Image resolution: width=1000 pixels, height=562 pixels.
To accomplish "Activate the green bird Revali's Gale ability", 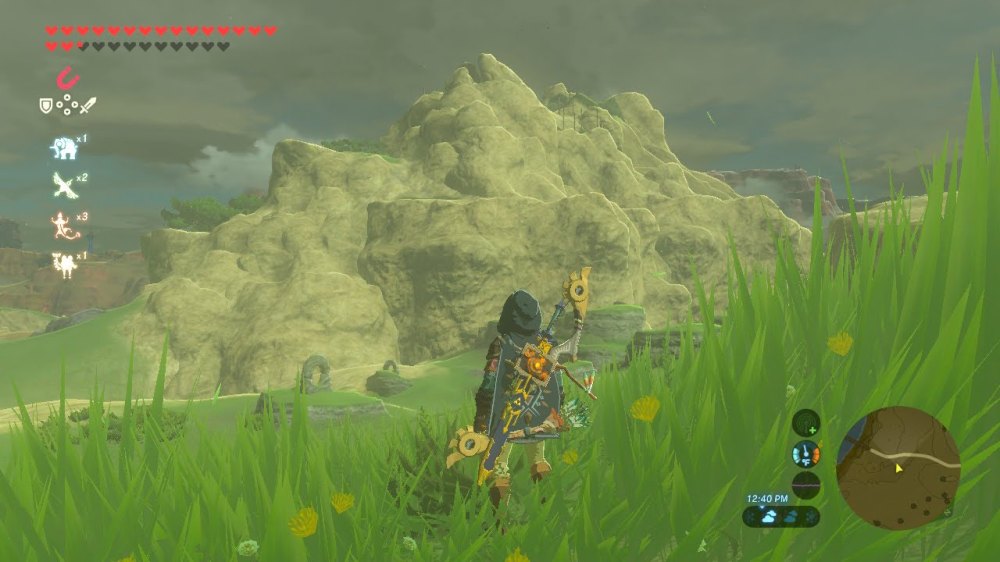I will pyautogui.click(x=64, y=185).
